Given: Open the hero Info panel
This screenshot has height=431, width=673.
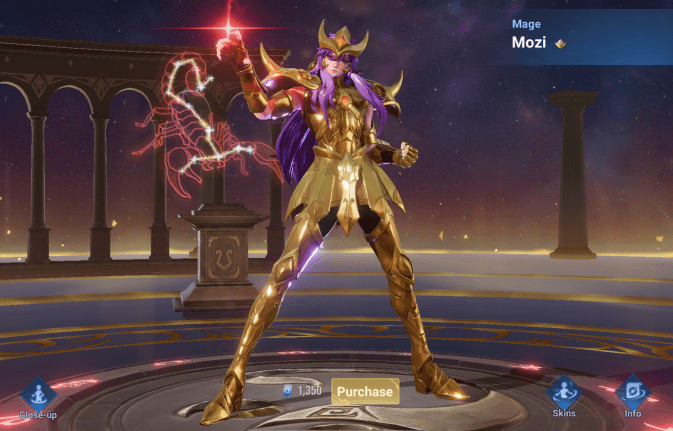Looking at the screenshot, I should [x=633, y=395].
